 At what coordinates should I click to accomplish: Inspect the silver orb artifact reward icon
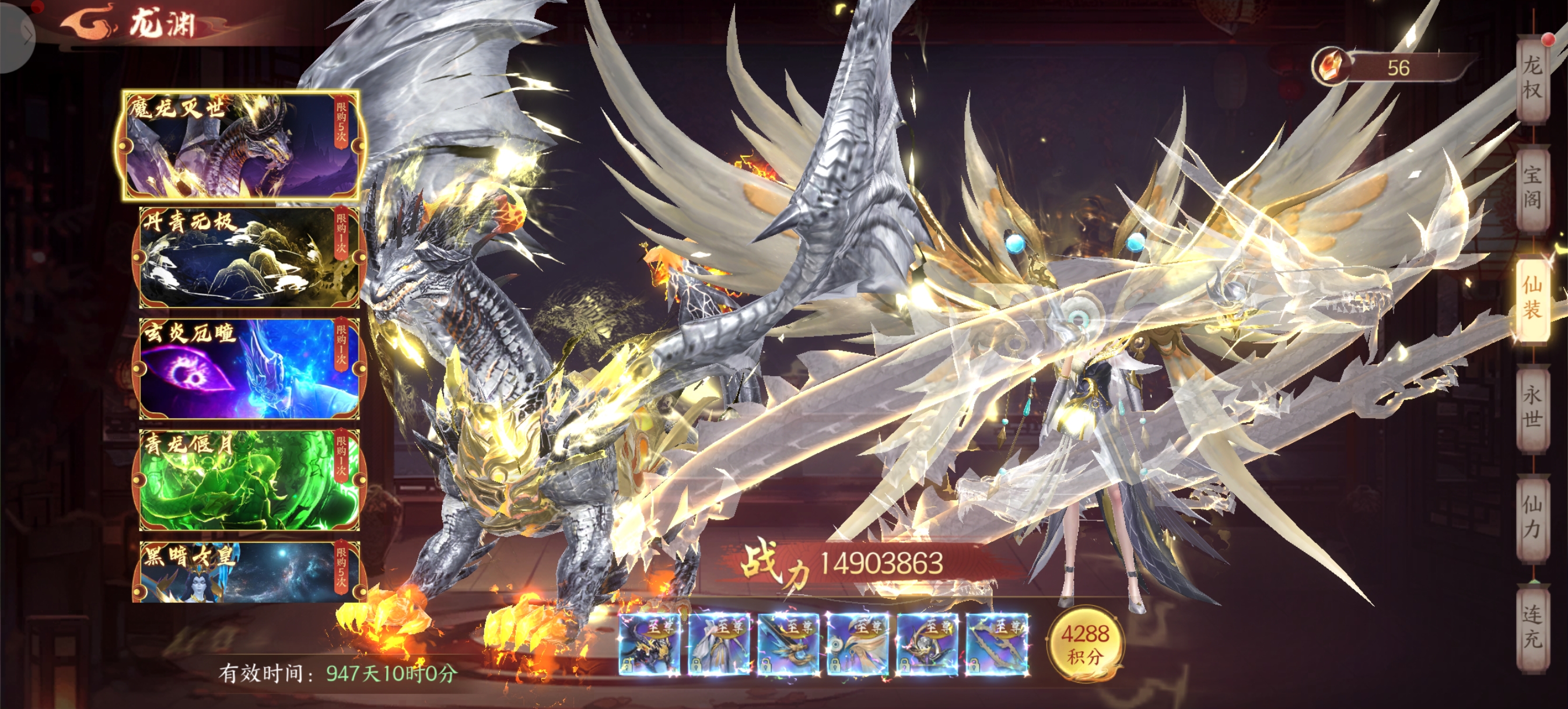[x=926, y=644]
